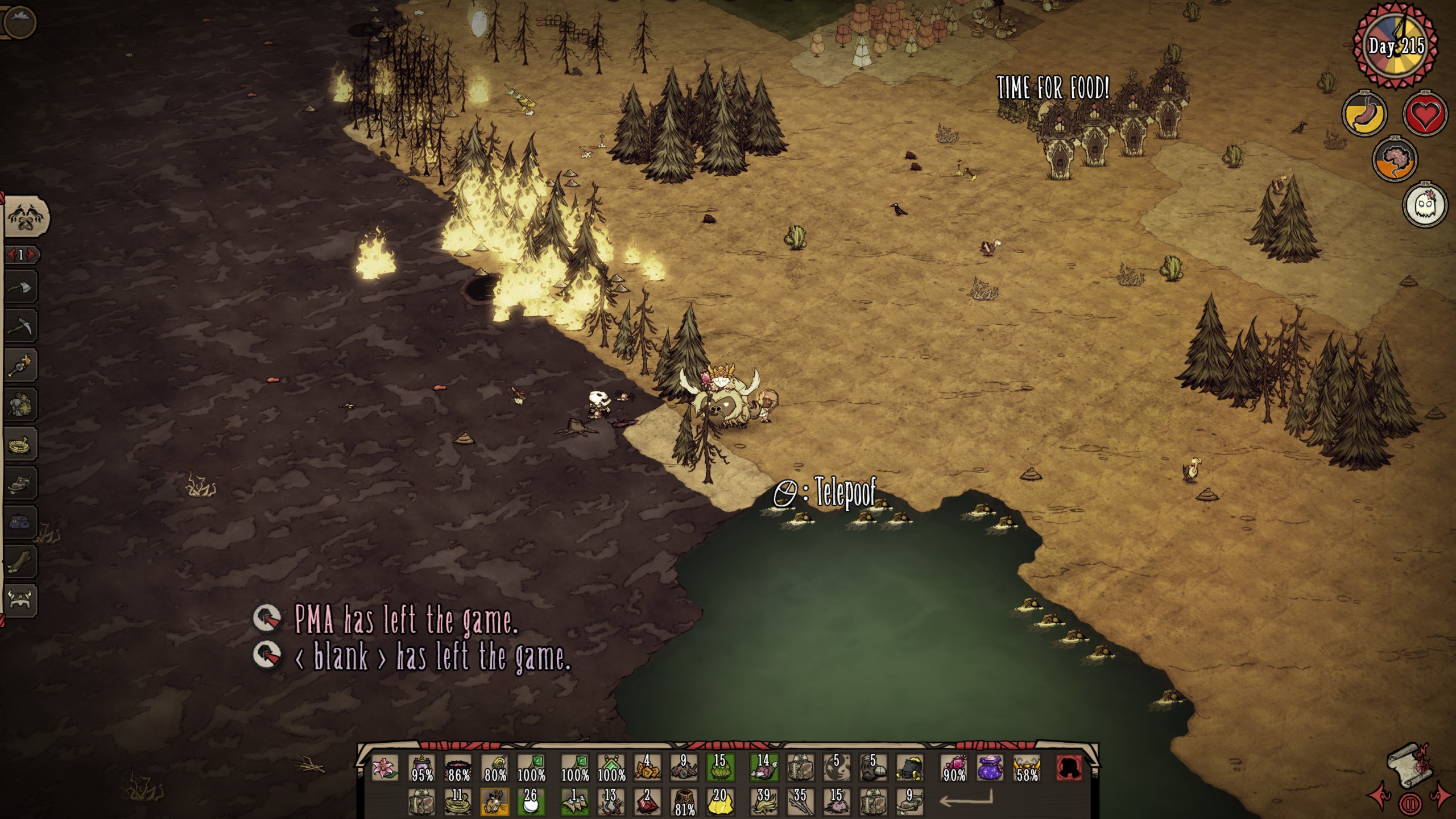Select the horned helmet crafting recipe
Screen dimensions: 1456x819
20,600
